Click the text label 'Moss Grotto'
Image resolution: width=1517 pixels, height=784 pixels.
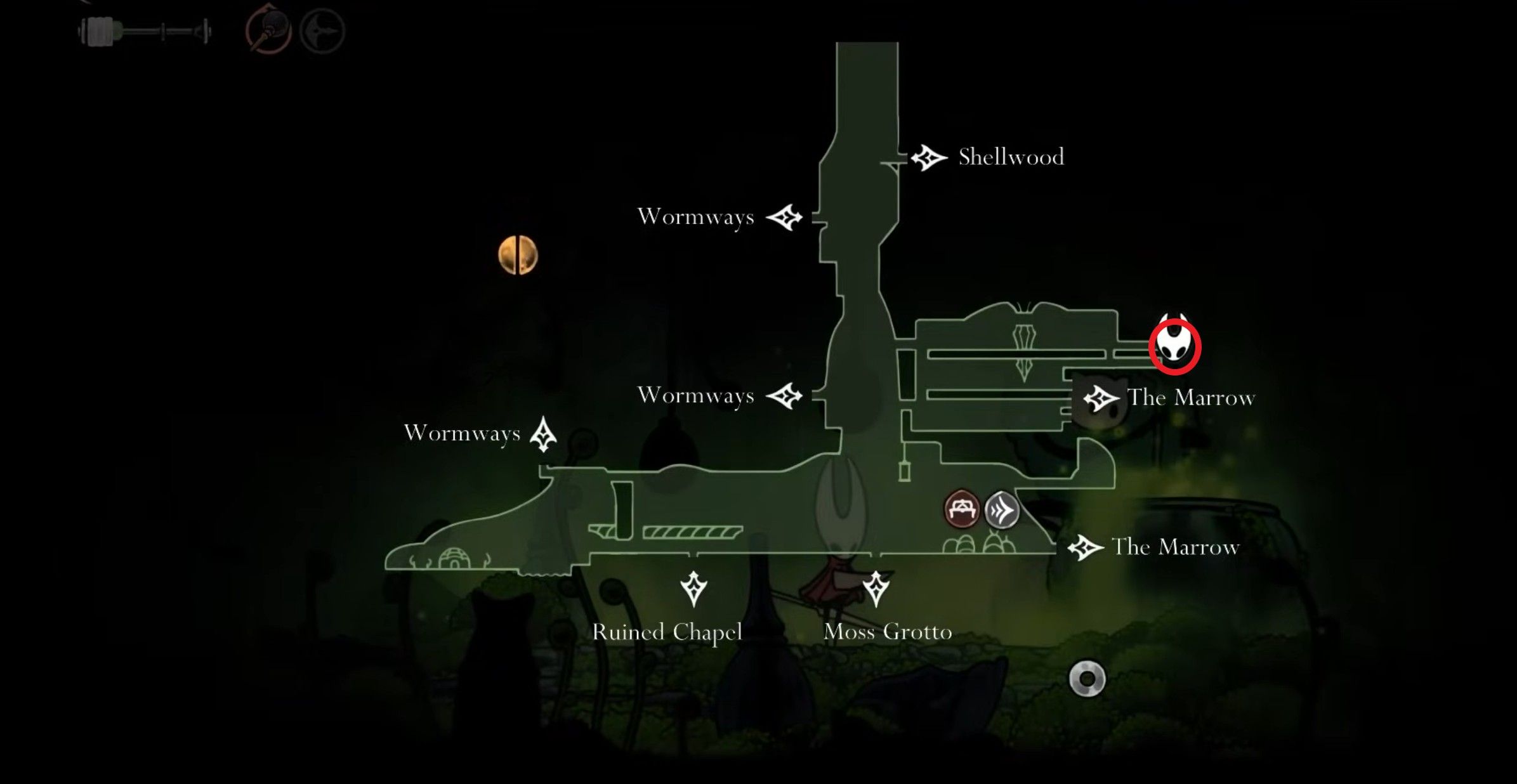[x=888, y=632]
